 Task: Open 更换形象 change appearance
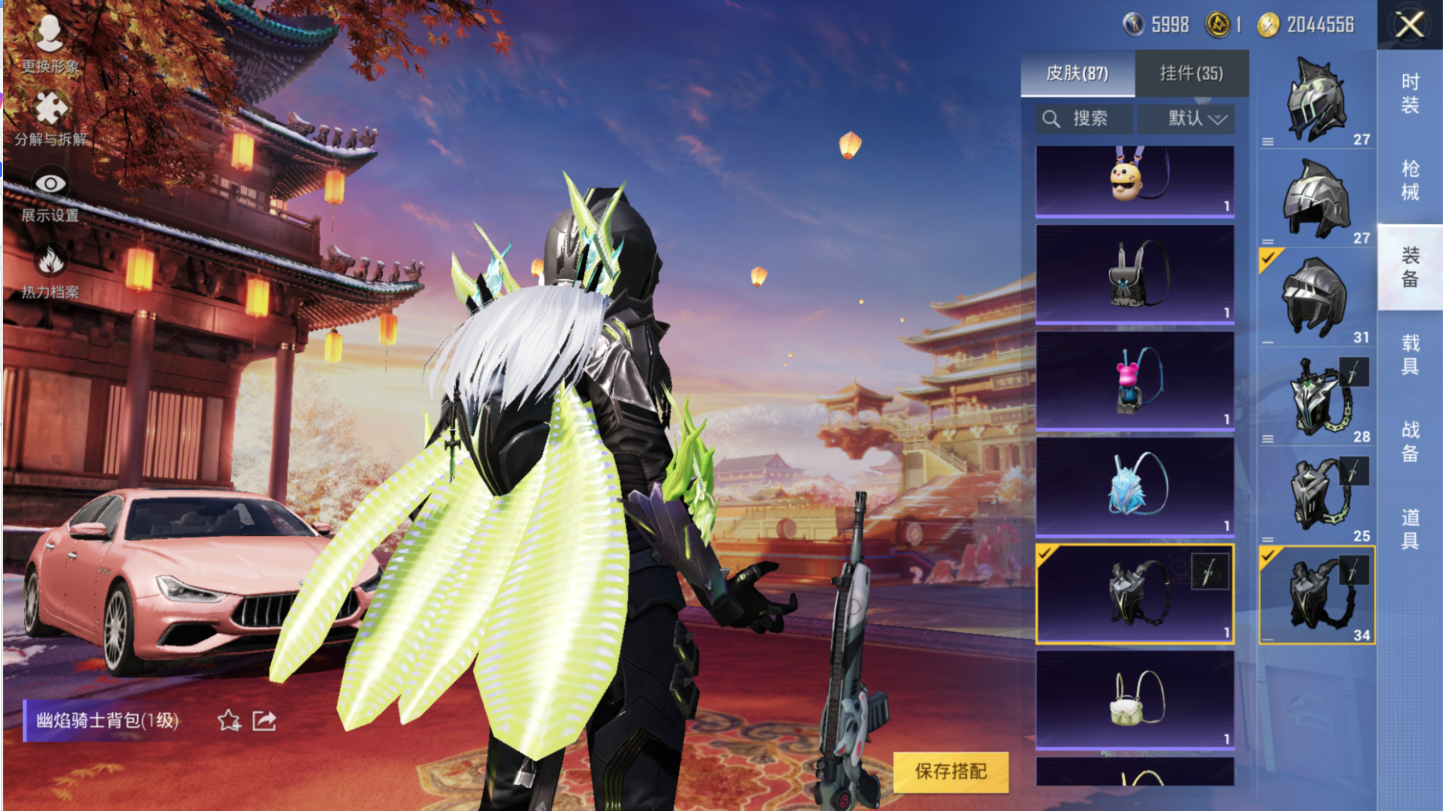50,45
